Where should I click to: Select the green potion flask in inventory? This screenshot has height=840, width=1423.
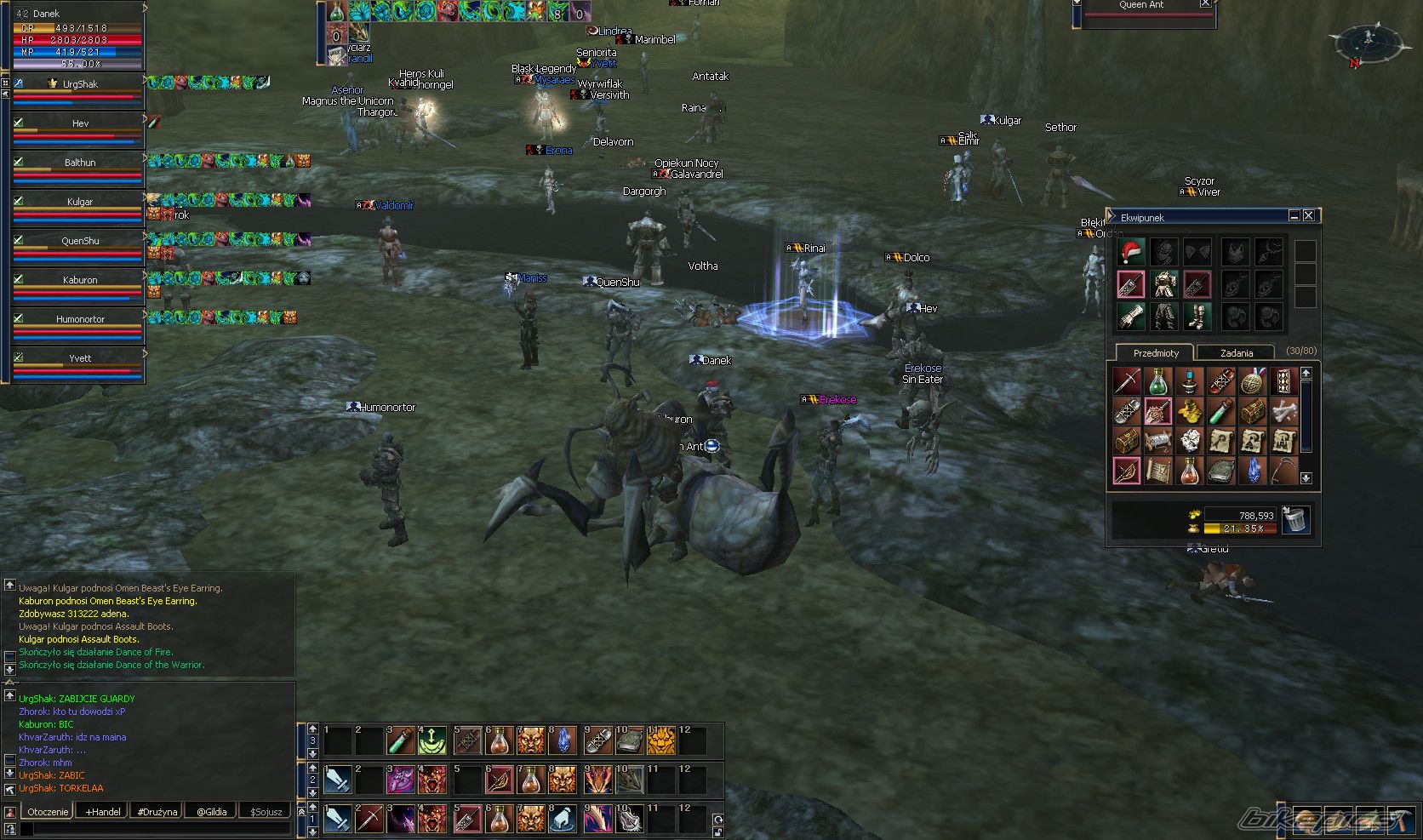[1157, 382]
